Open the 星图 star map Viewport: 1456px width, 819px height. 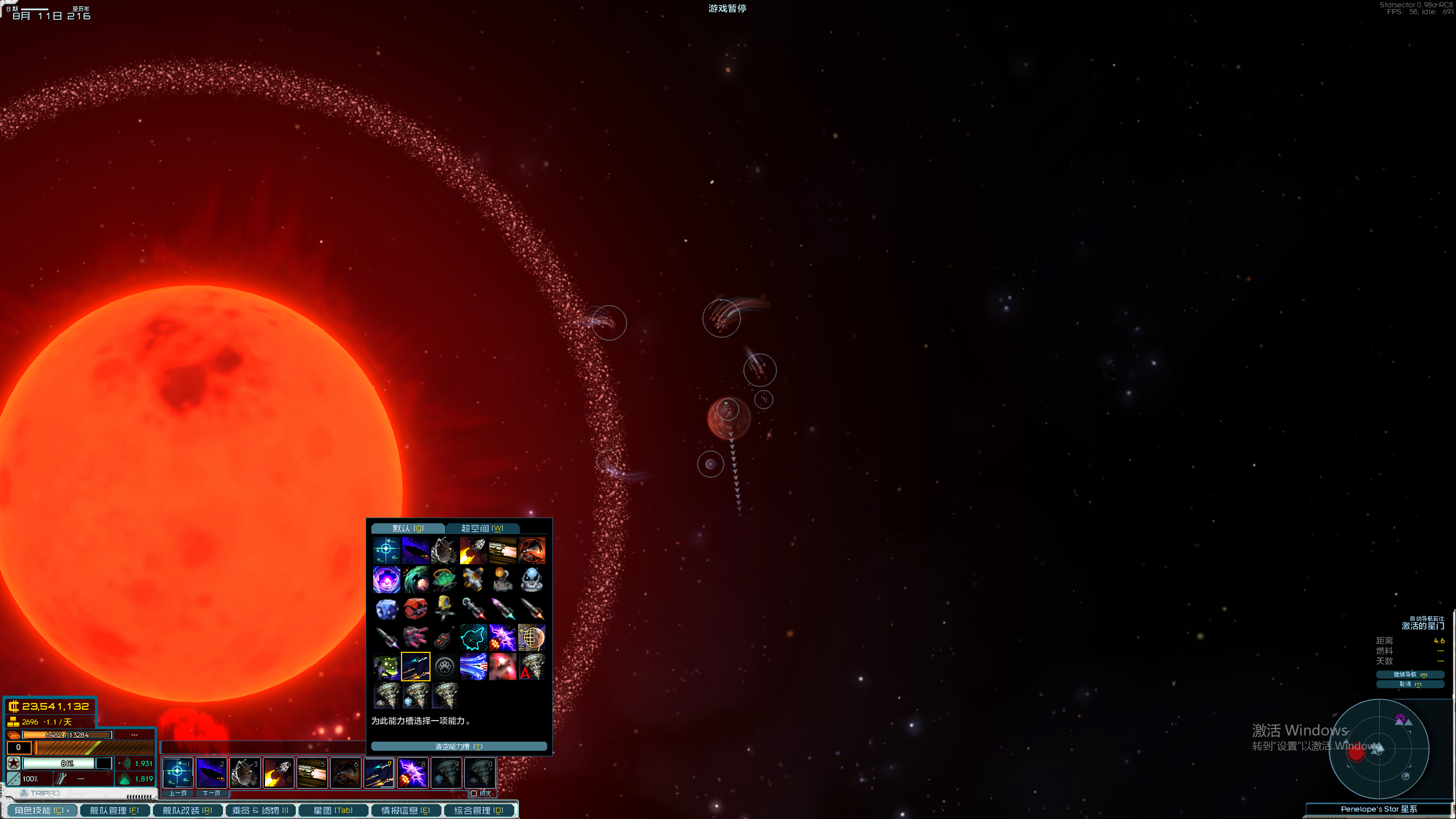pyautogui.click(x=333, y=810)
